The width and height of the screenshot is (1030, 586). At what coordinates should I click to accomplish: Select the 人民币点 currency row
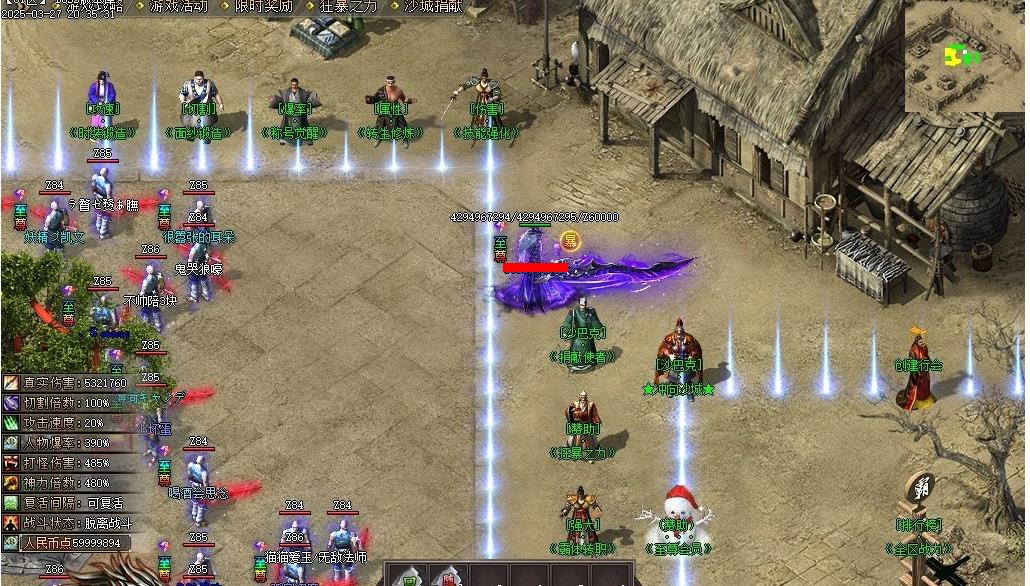coord(68,543)
